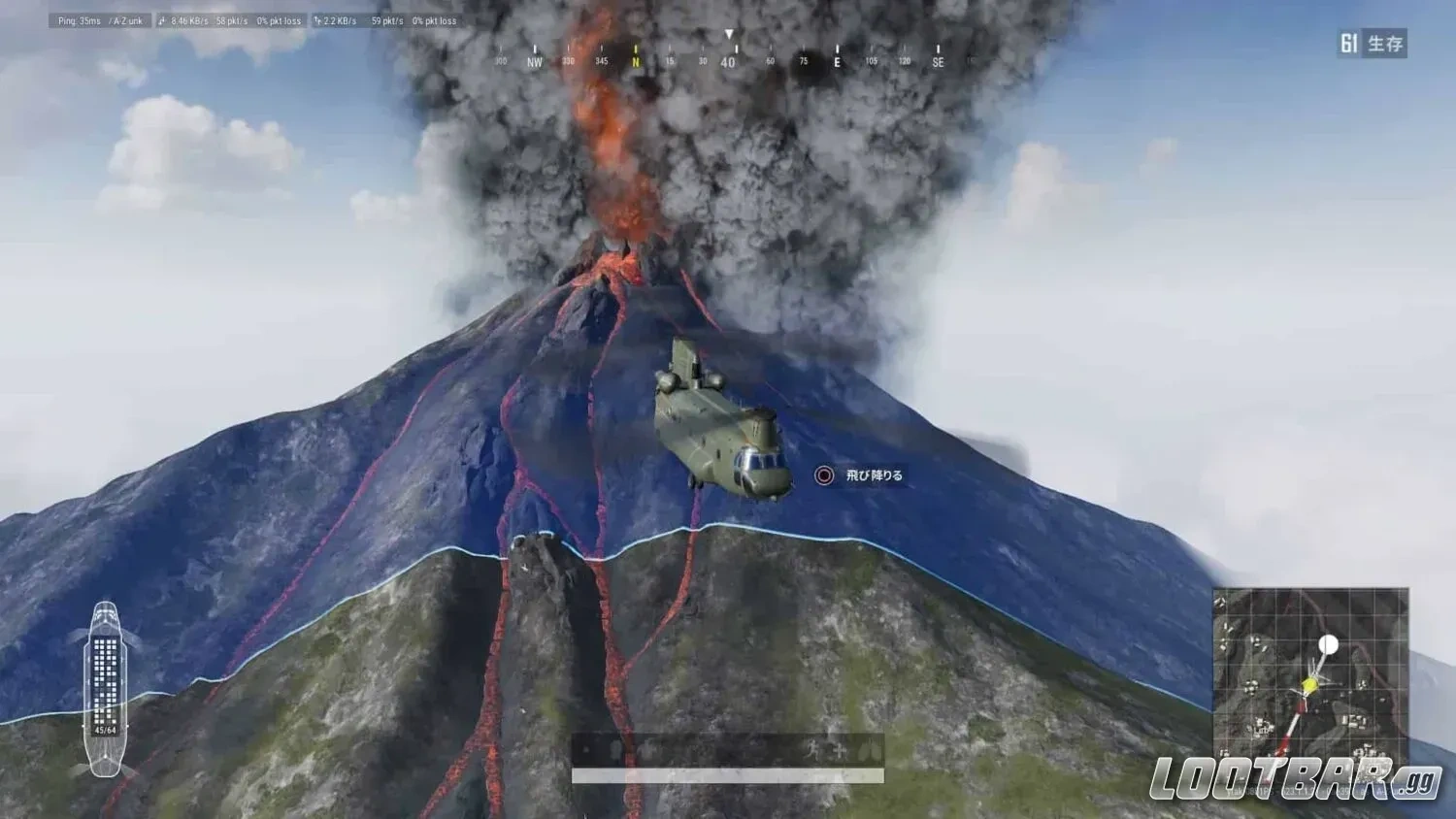Click the health cross icon on the HUD bar
The image size is (1456, 819).
tap(839, 749)
